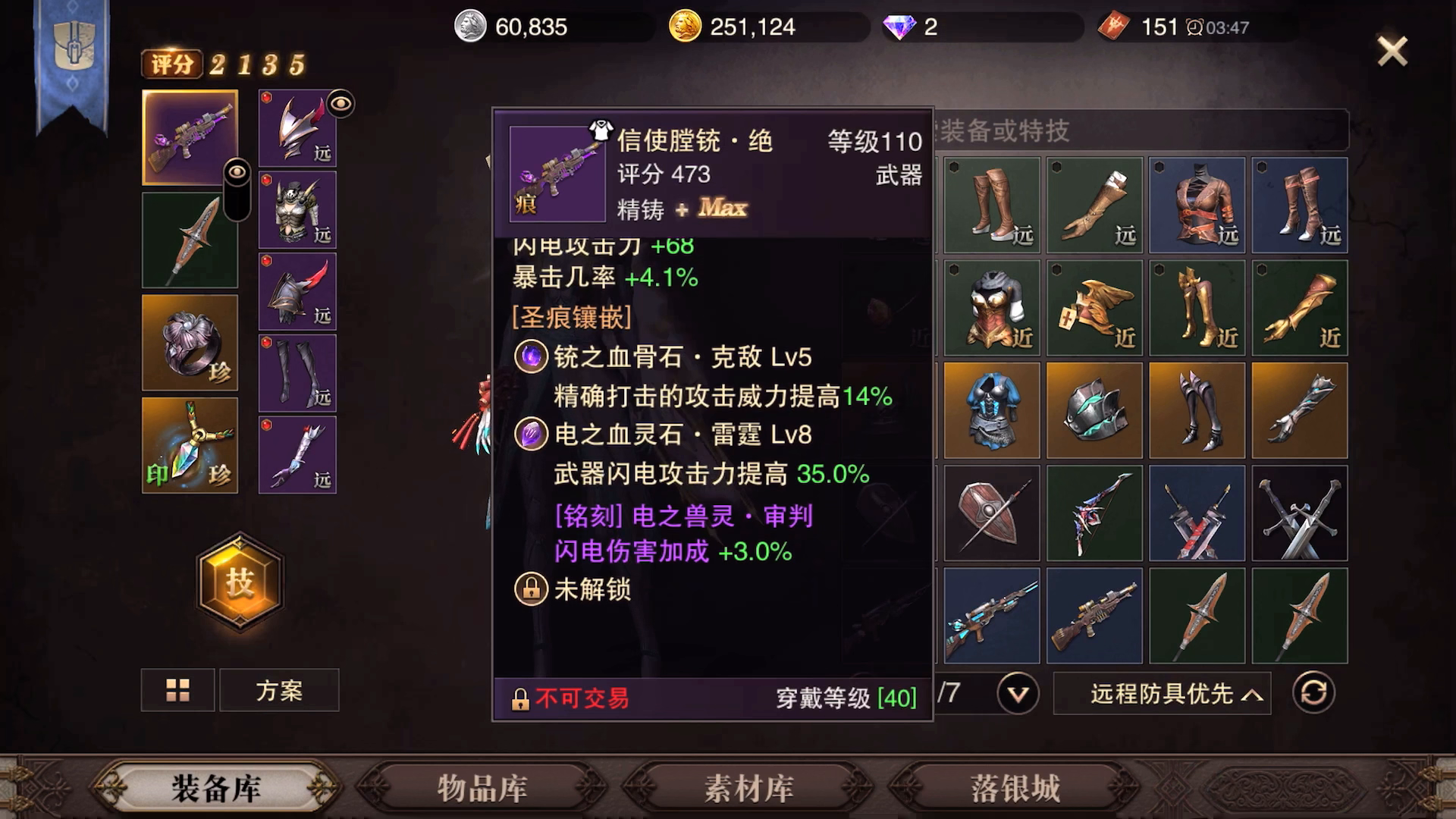Select the 印 seal dagger slot
The width and height of the screenshot is (1456, 819).
[x=190, y=444]
